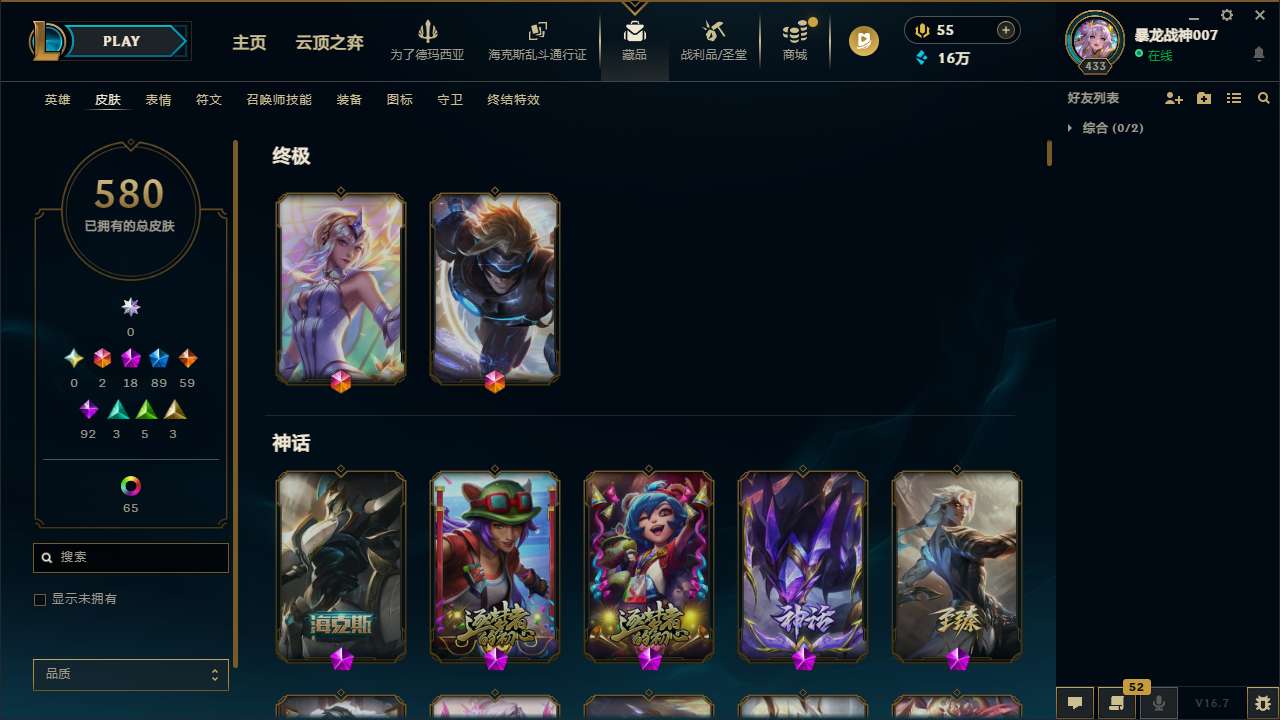Open the settings gear icon
This screenshot has height=720, width=1280.
(x=1226, y=15)
